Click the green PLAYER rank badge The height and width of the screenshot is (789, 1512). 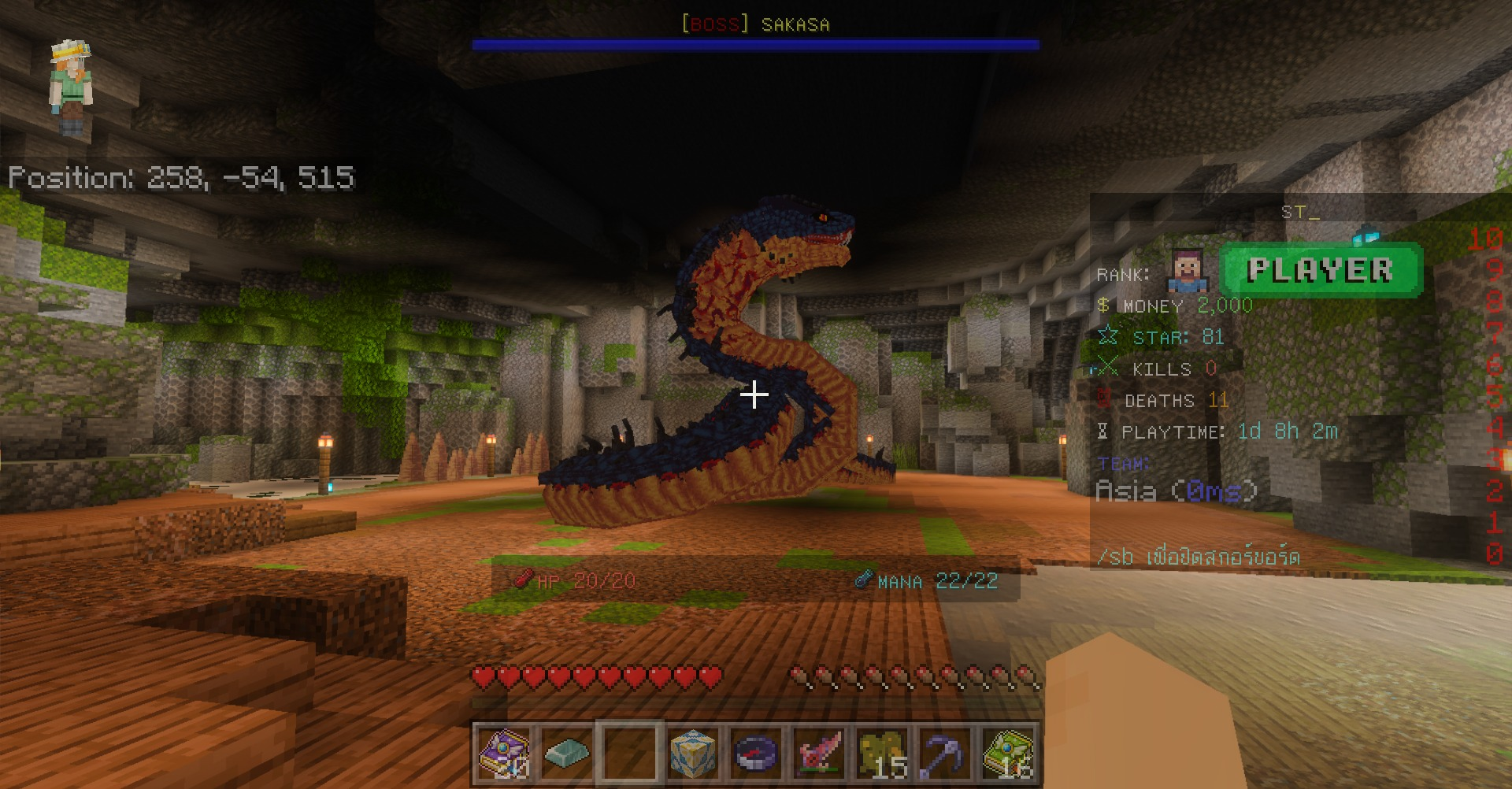1321,270
